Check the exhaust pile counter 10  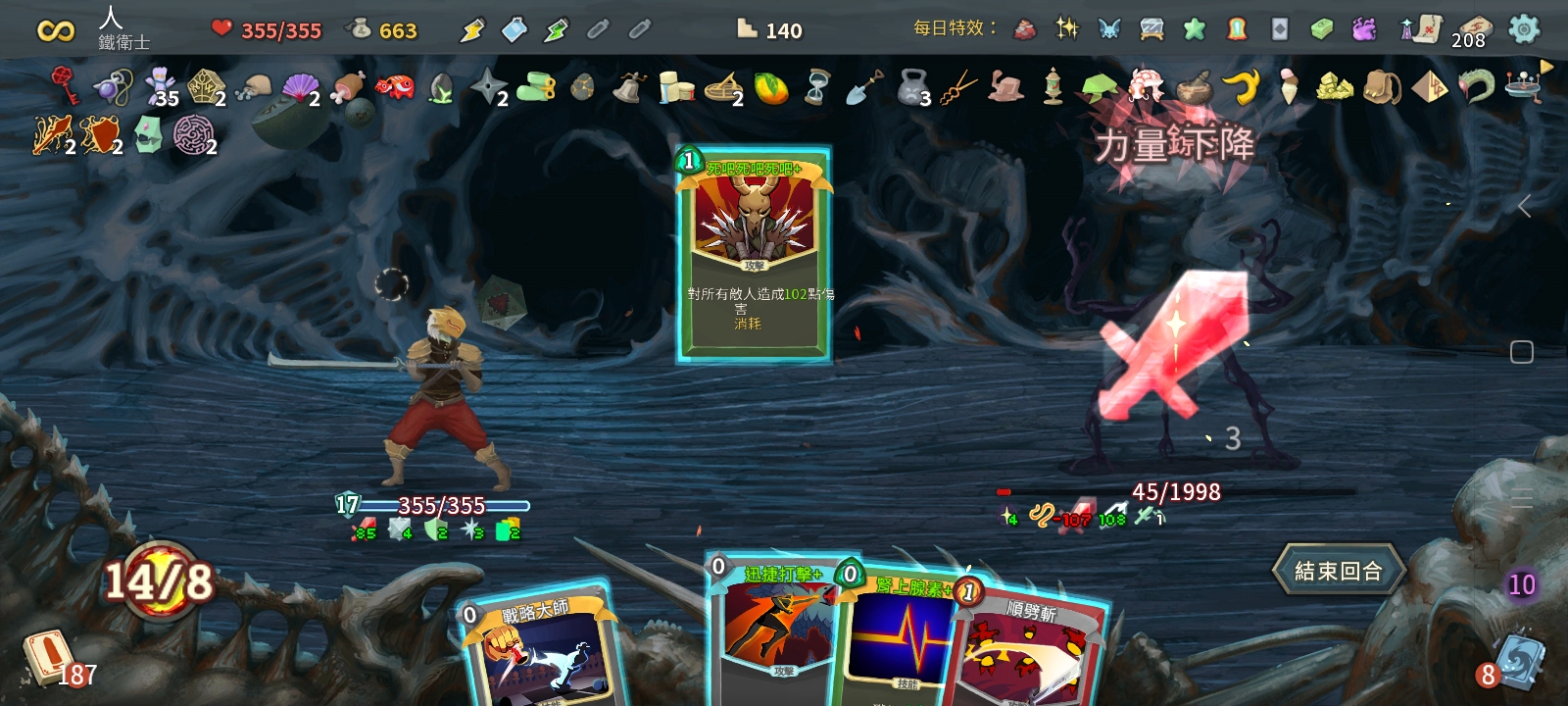click(1521, 585)
